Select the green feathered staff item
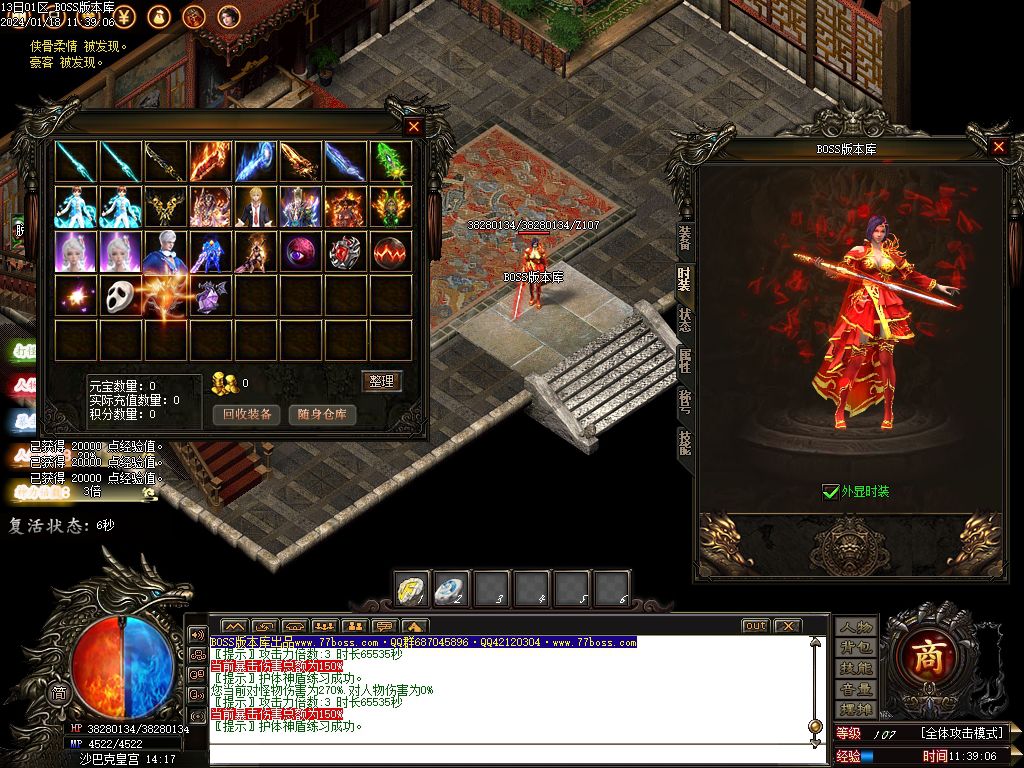The width and height of the screenshot is (1024, 768). click(x=390, y=161)
